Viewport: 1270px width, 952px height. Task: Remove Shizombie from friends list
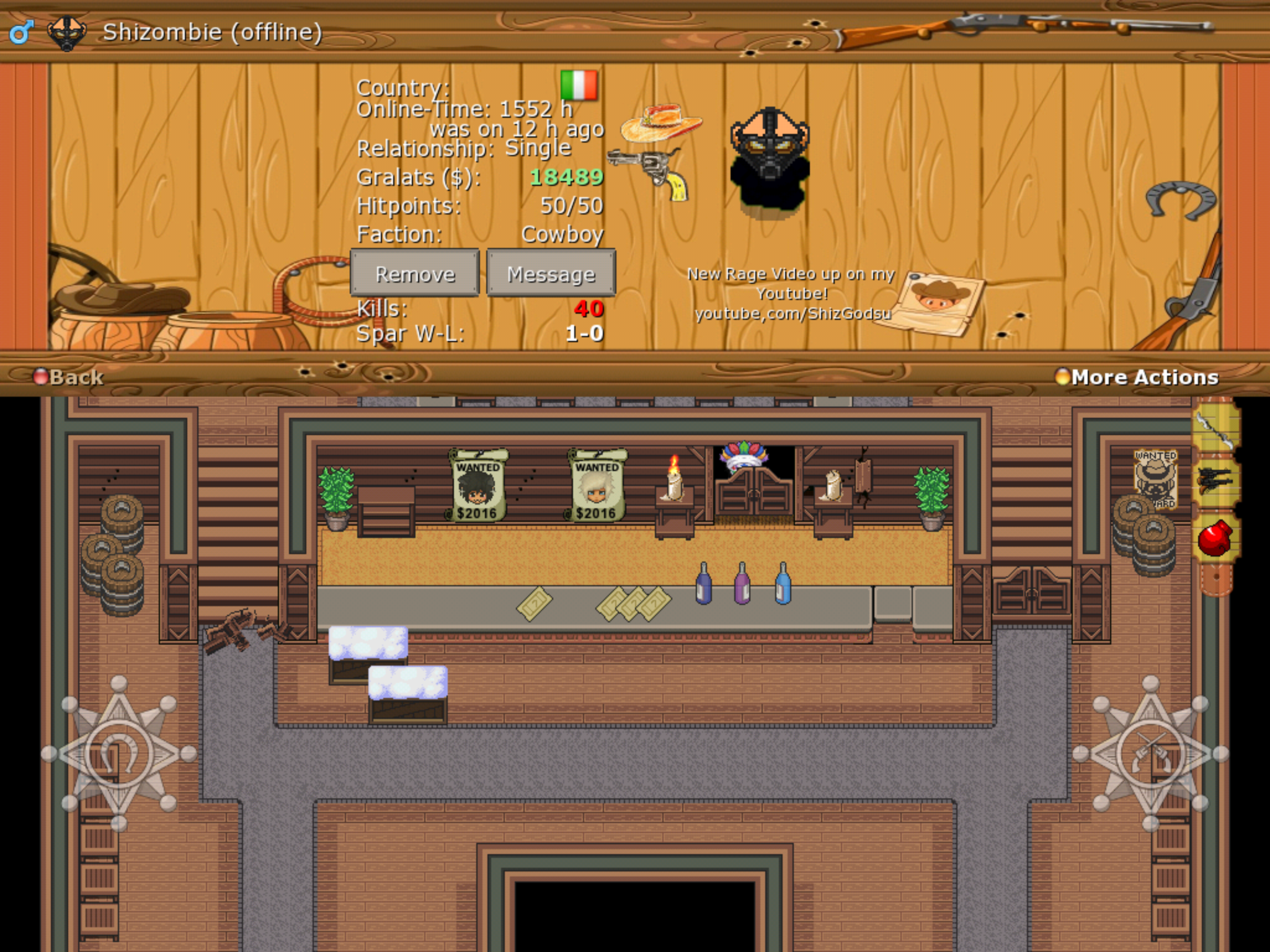coord(415,273)
